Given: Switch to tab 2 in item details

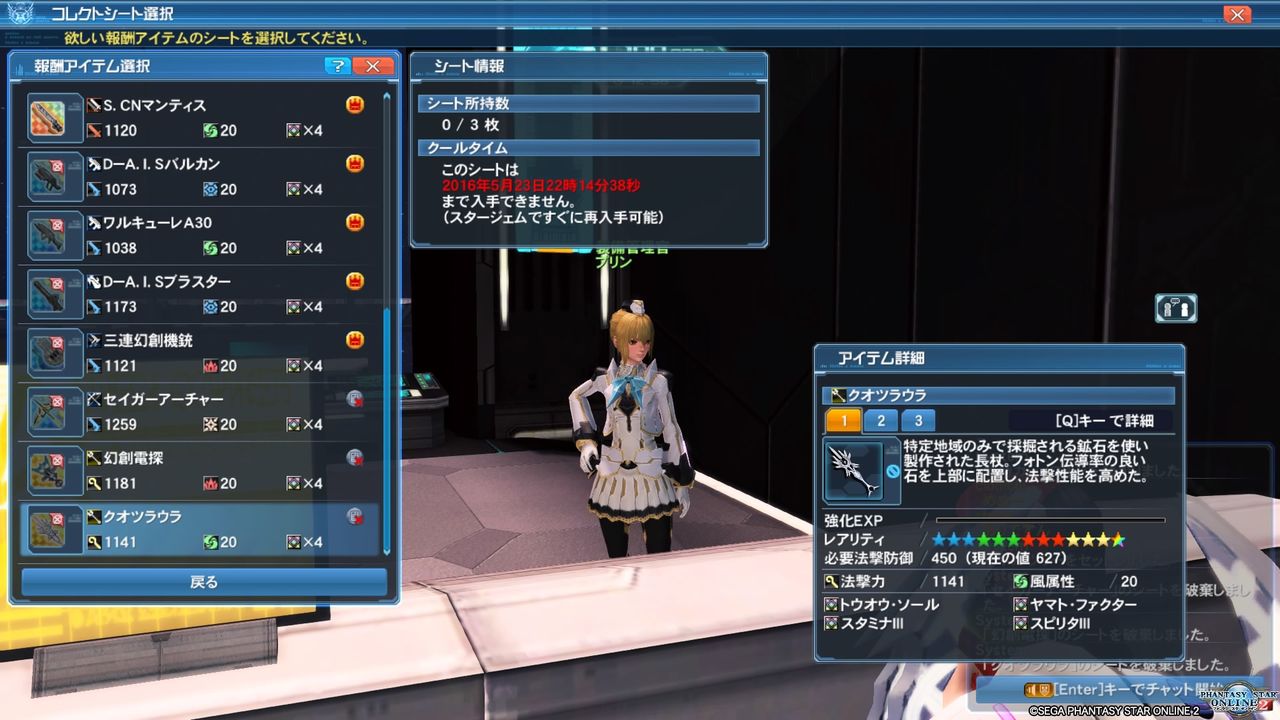Looking at the screenshot, I should (880, 421).
